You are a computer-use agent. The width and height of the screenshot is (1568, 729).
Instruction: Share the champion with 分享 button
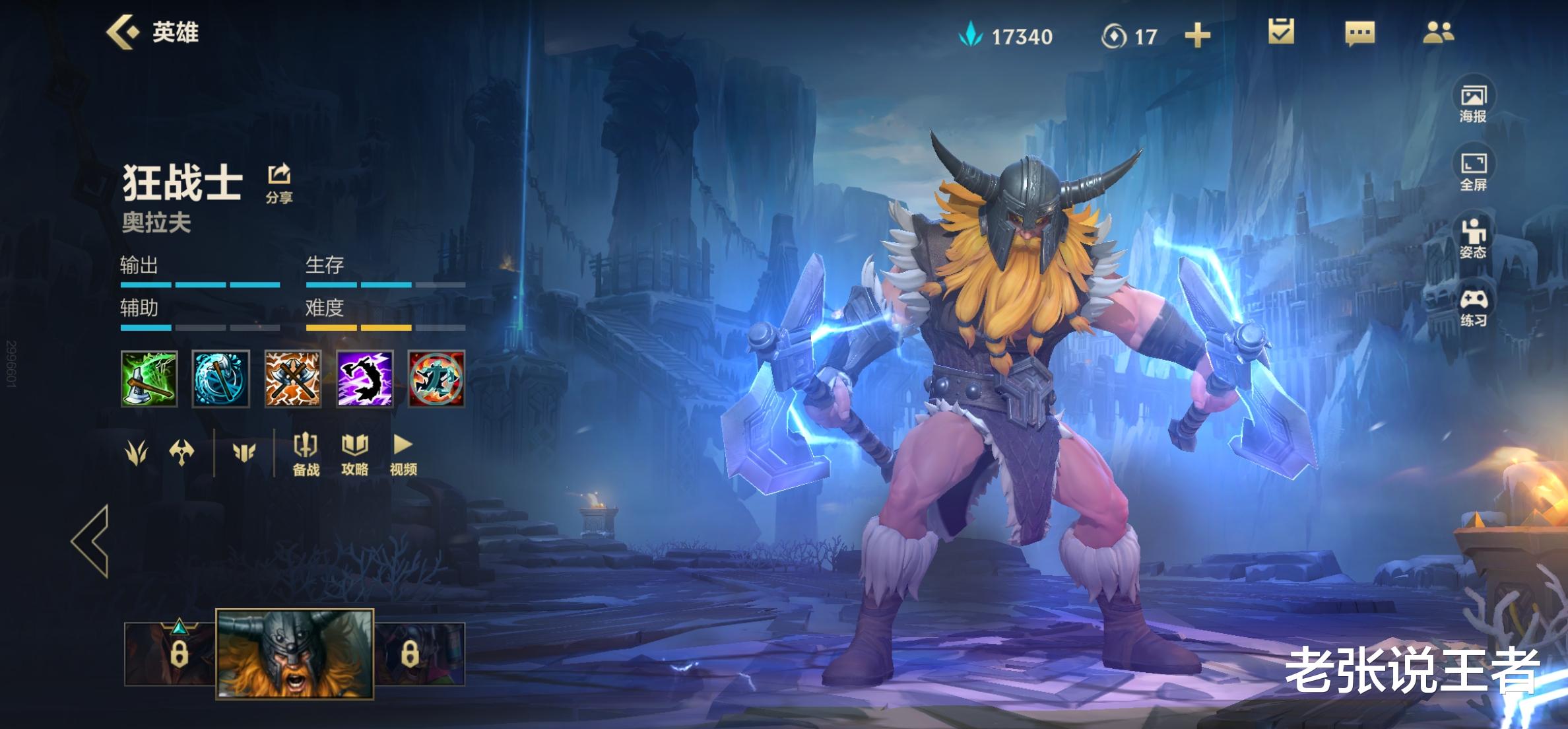279,183
